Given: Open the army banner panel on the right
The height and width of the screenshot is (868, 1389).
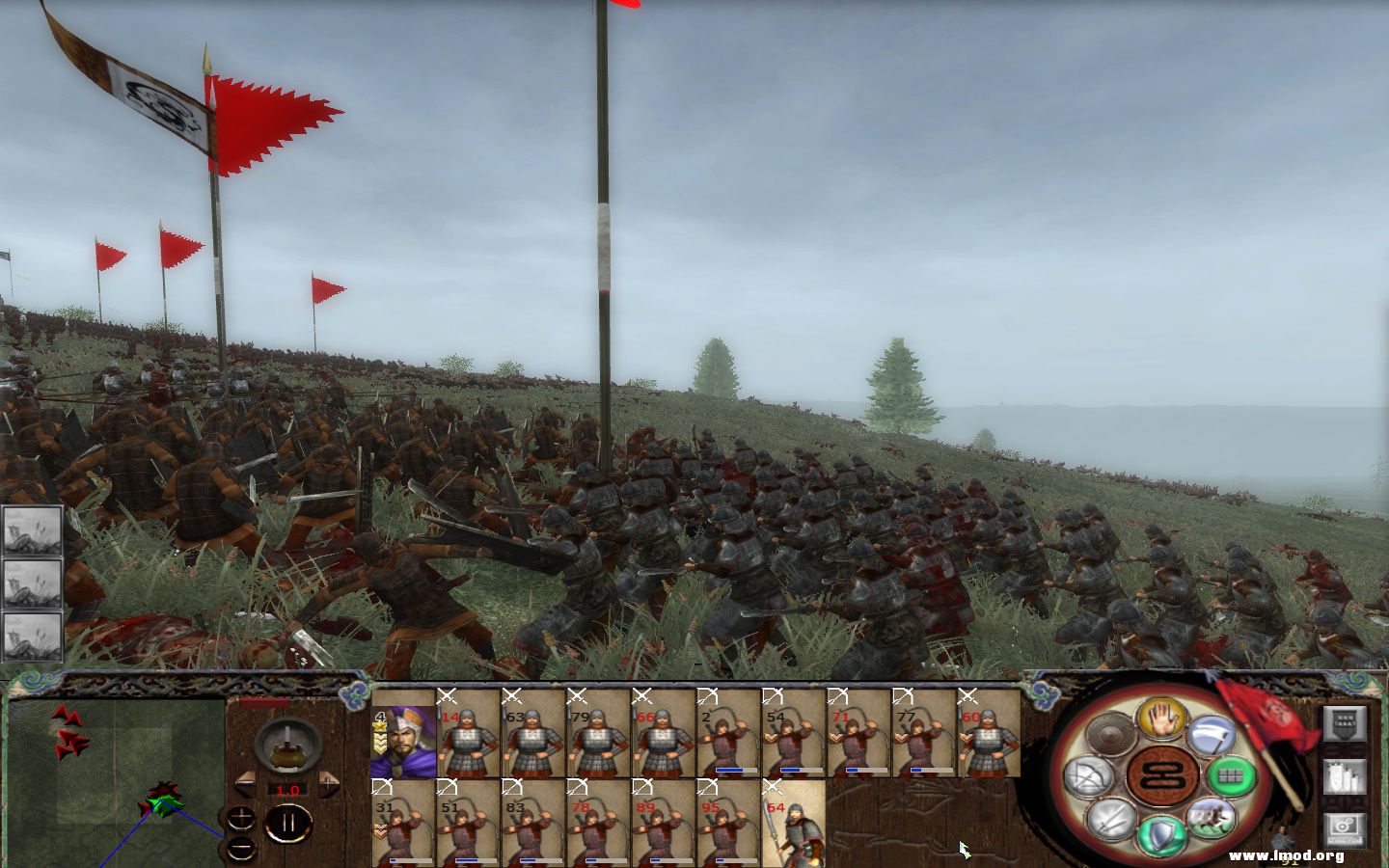Looking at the screenshot, I should (x=1345, y=723).
